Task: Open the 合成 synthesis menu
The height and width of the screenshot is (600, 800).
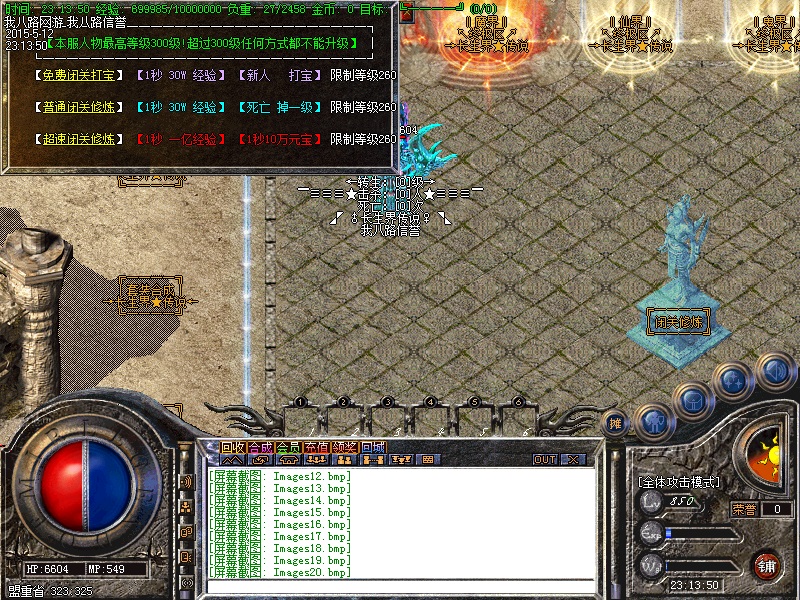Action: [260, 447]
